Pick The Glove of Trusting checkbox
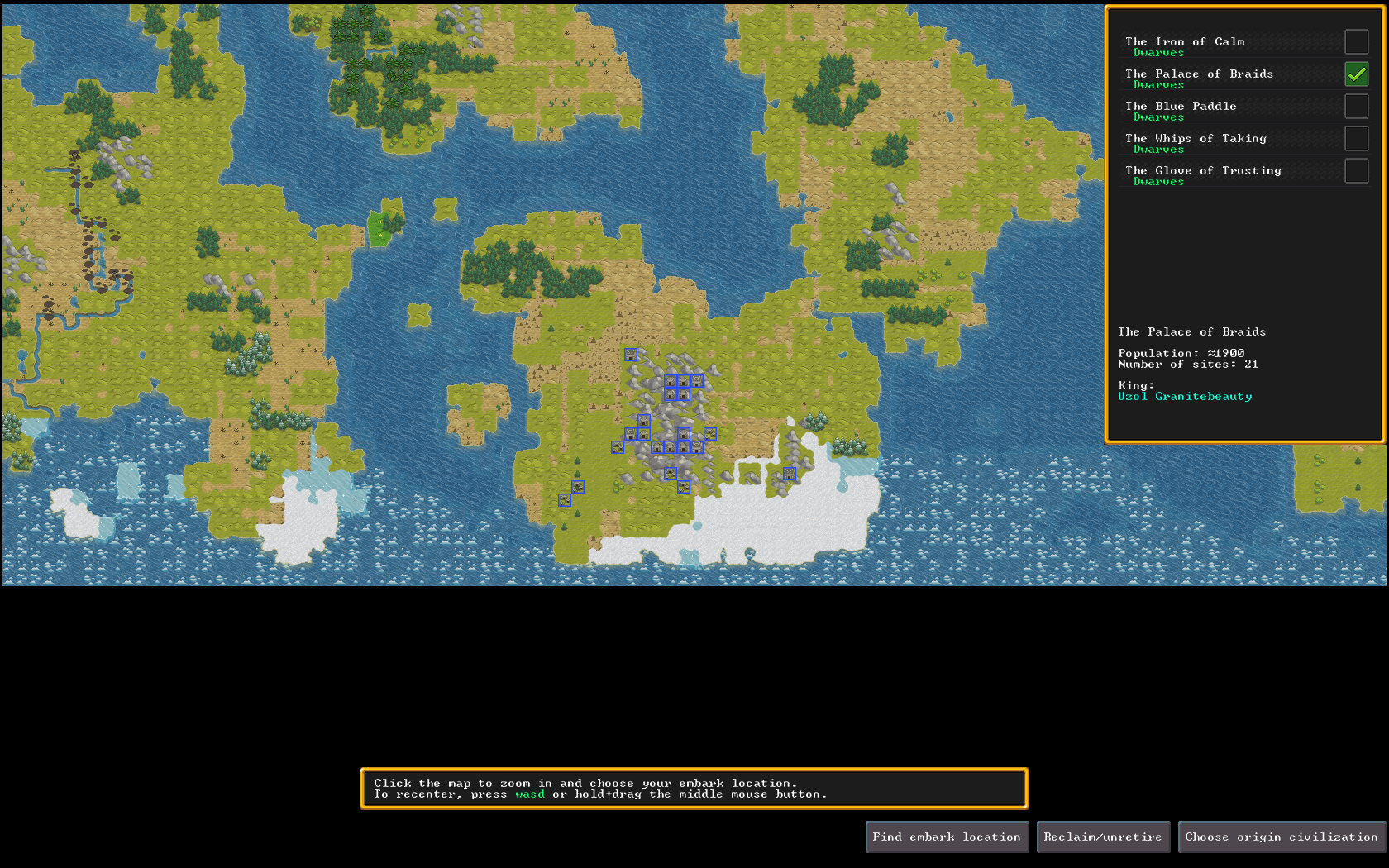Image resolution: width=1389 pixels, height=868 pixels. point(1356,171)
